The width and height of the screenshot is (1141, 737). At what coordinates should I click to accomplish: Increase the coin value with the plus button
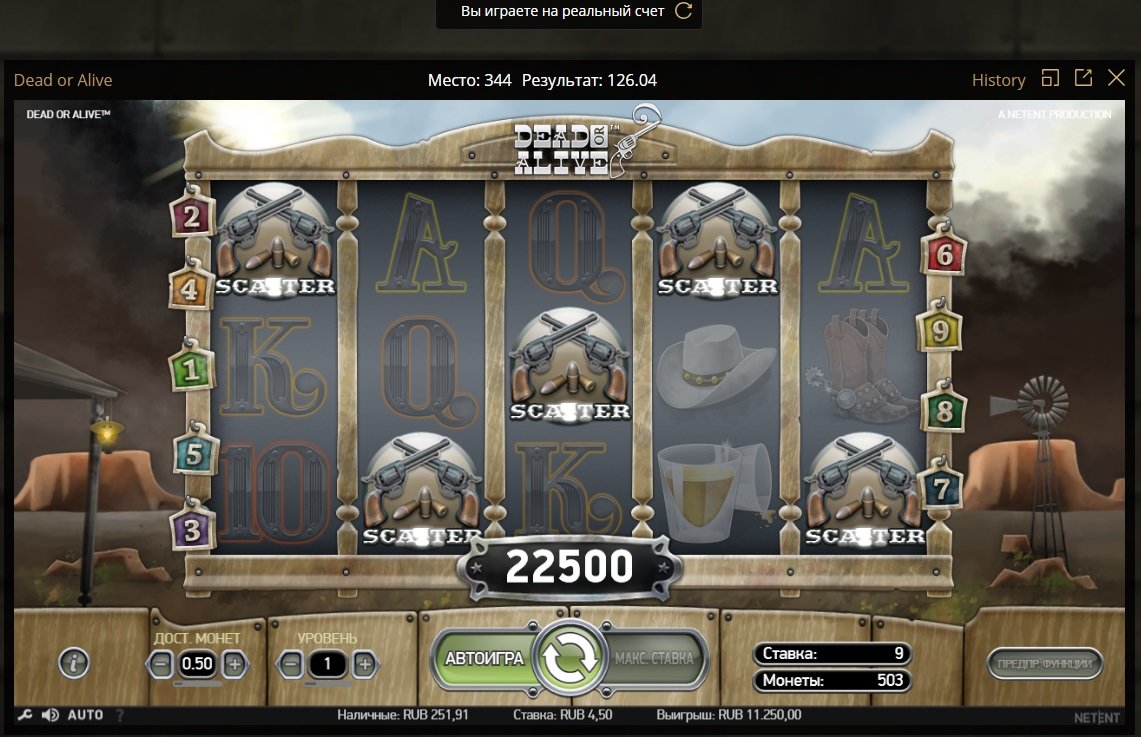click(x=234, y=663)
